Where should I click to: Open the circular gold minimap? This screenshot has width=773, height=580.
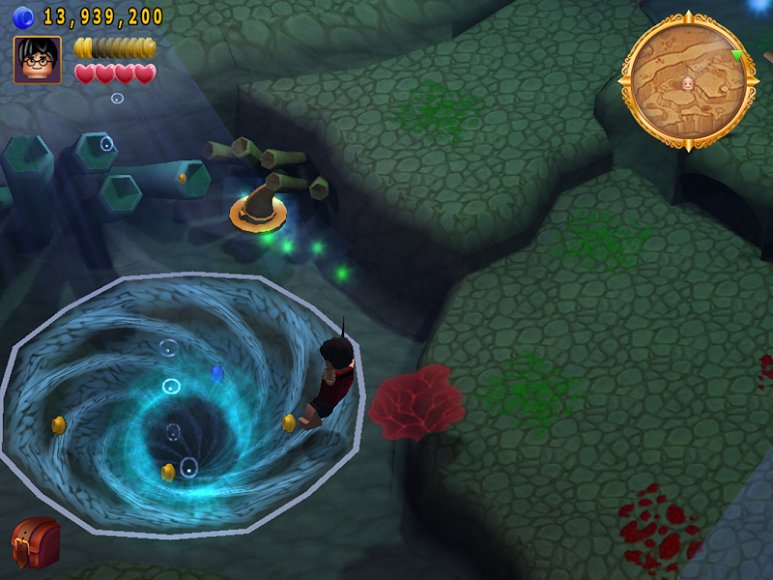(687, 82)
